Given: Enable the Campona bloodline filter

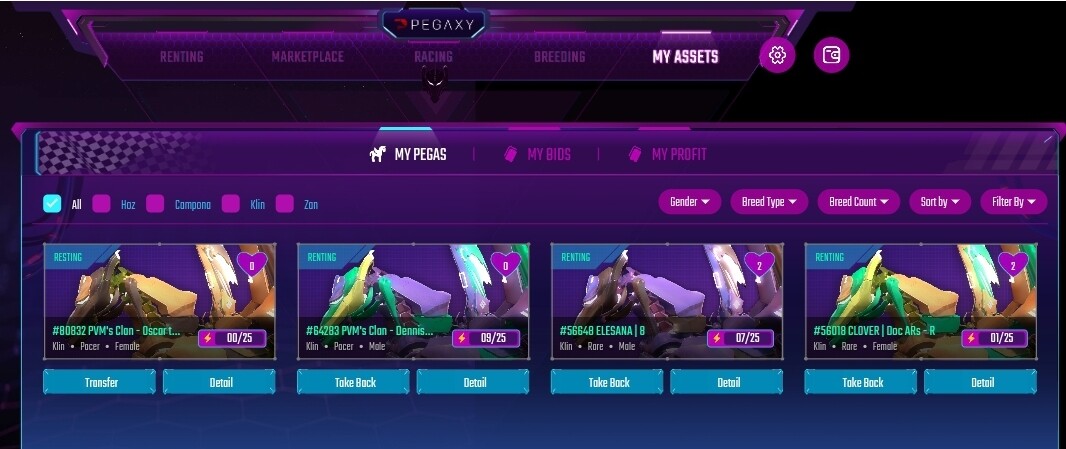Looking at the screenshot, I should coord(155,204).
